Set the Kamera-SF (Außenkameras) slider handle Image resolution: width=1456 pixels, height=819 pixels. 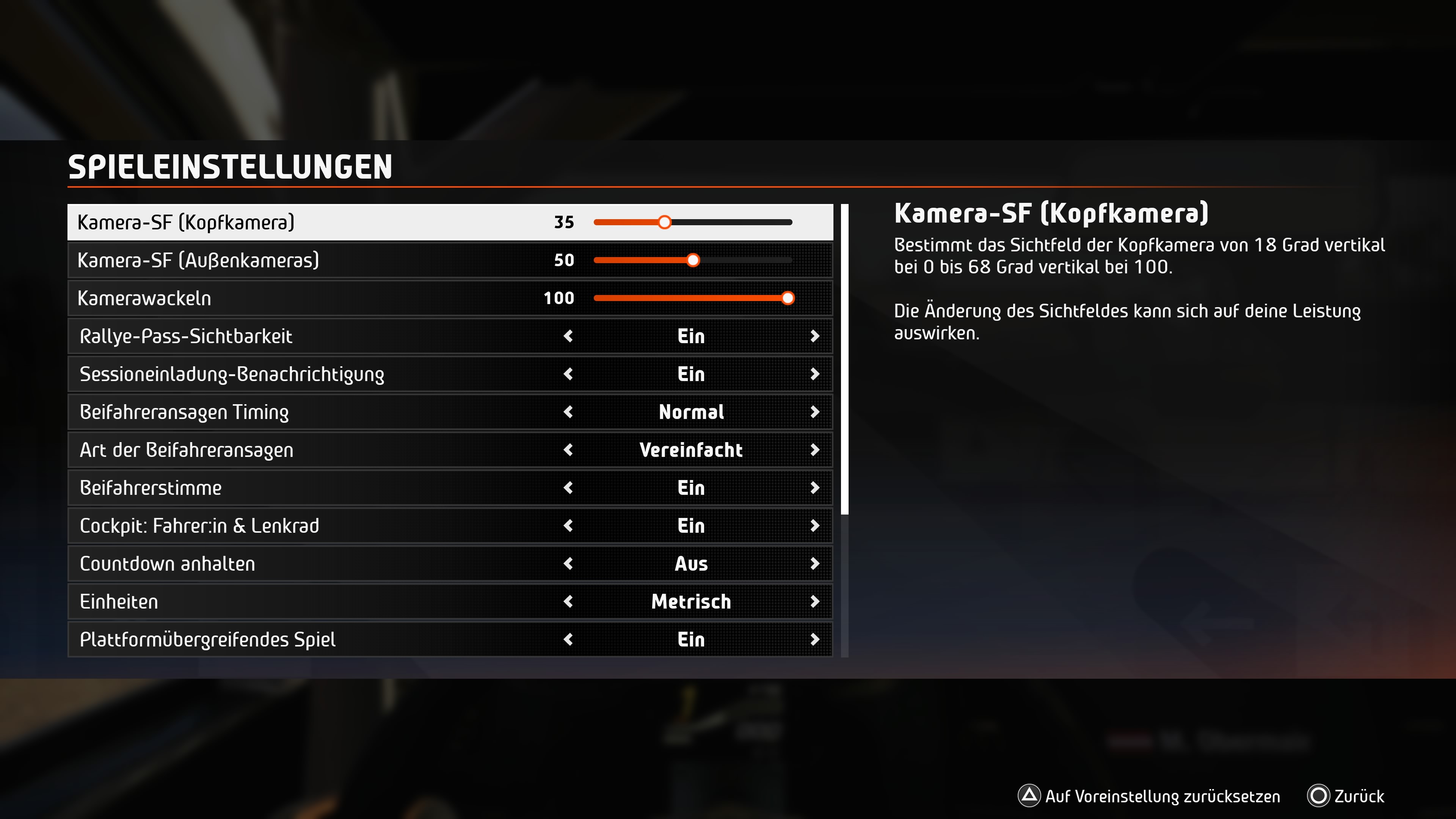coord(693,260)
